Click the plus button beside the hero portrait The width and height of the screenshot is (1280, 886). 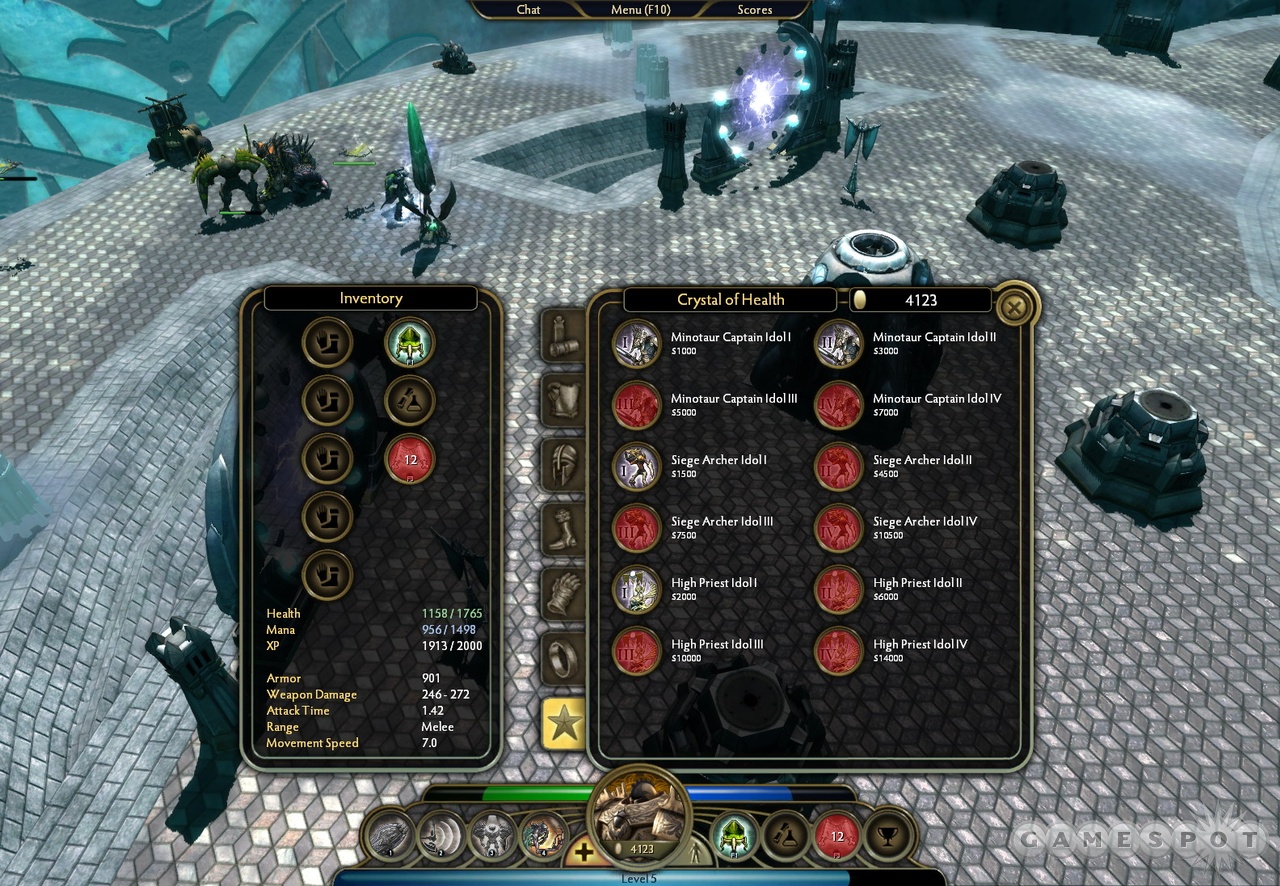pyautogui.click(x=583, y=851)
